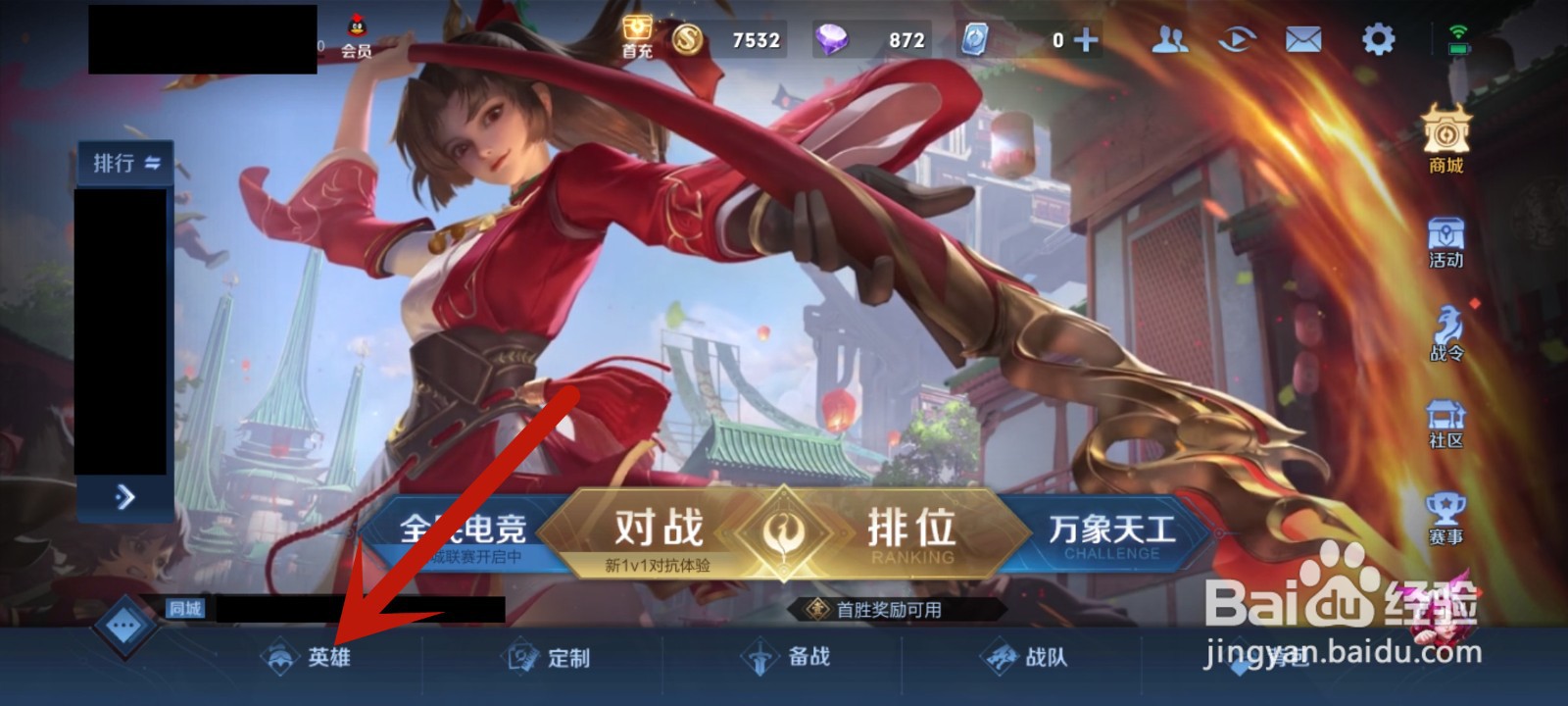Open the friends list icon
The height and width of the screenshot is (706, 1568).
[x=1168, y=39]
